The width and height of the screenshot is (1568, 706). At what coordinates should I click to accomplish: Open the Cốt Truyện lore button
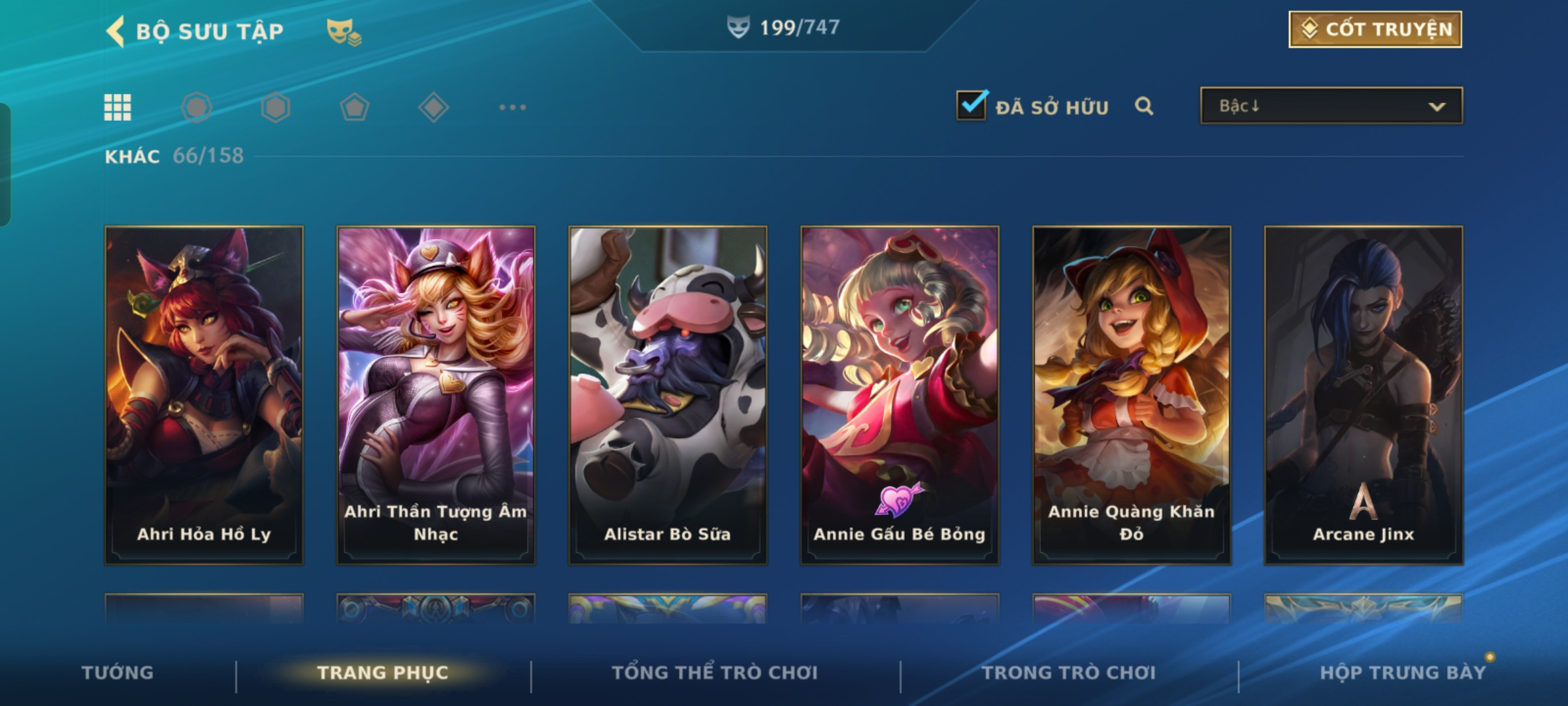pos(1375,29)
